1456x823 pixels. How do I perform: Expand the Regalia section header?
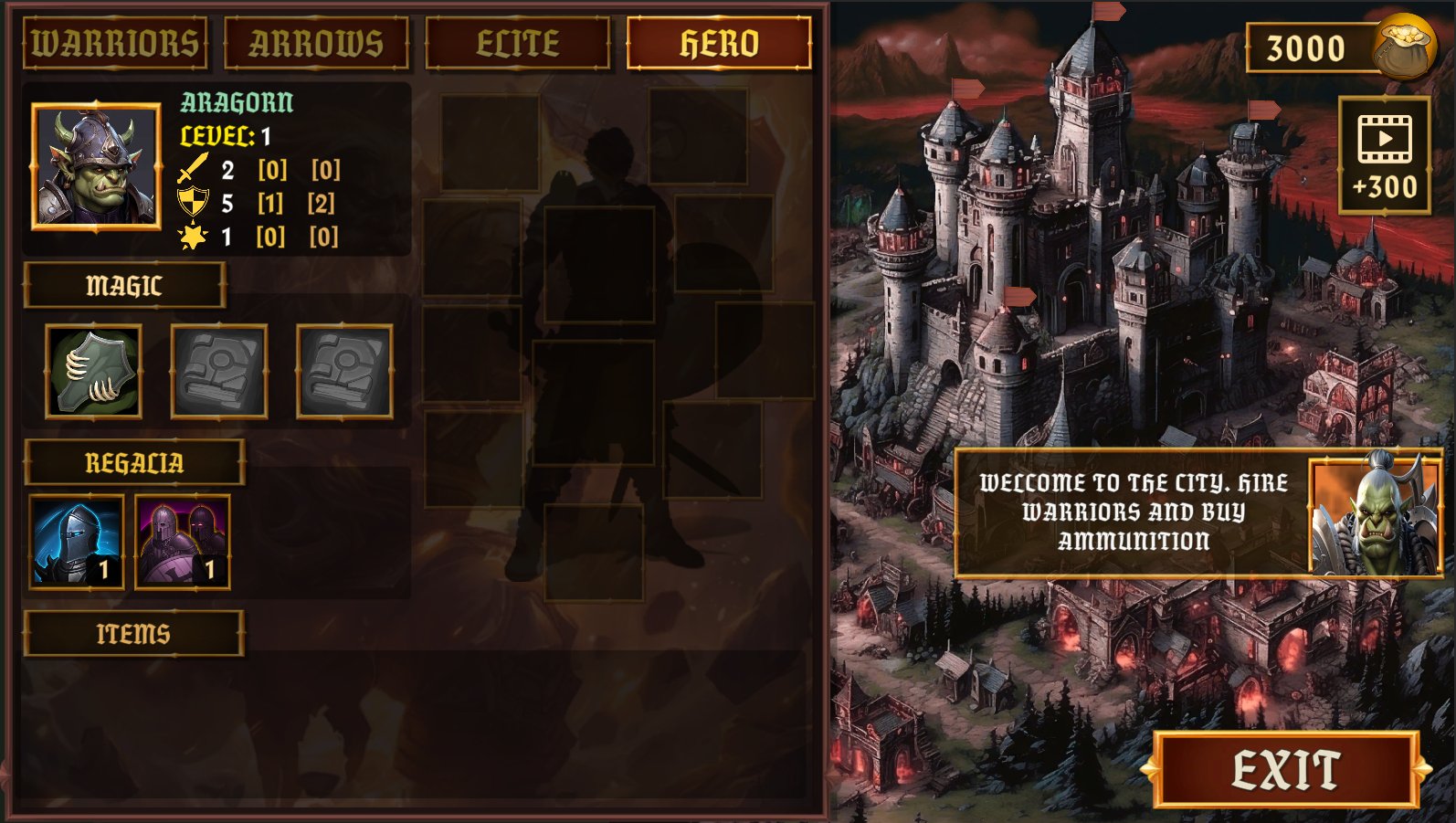[x=135, y=461]
